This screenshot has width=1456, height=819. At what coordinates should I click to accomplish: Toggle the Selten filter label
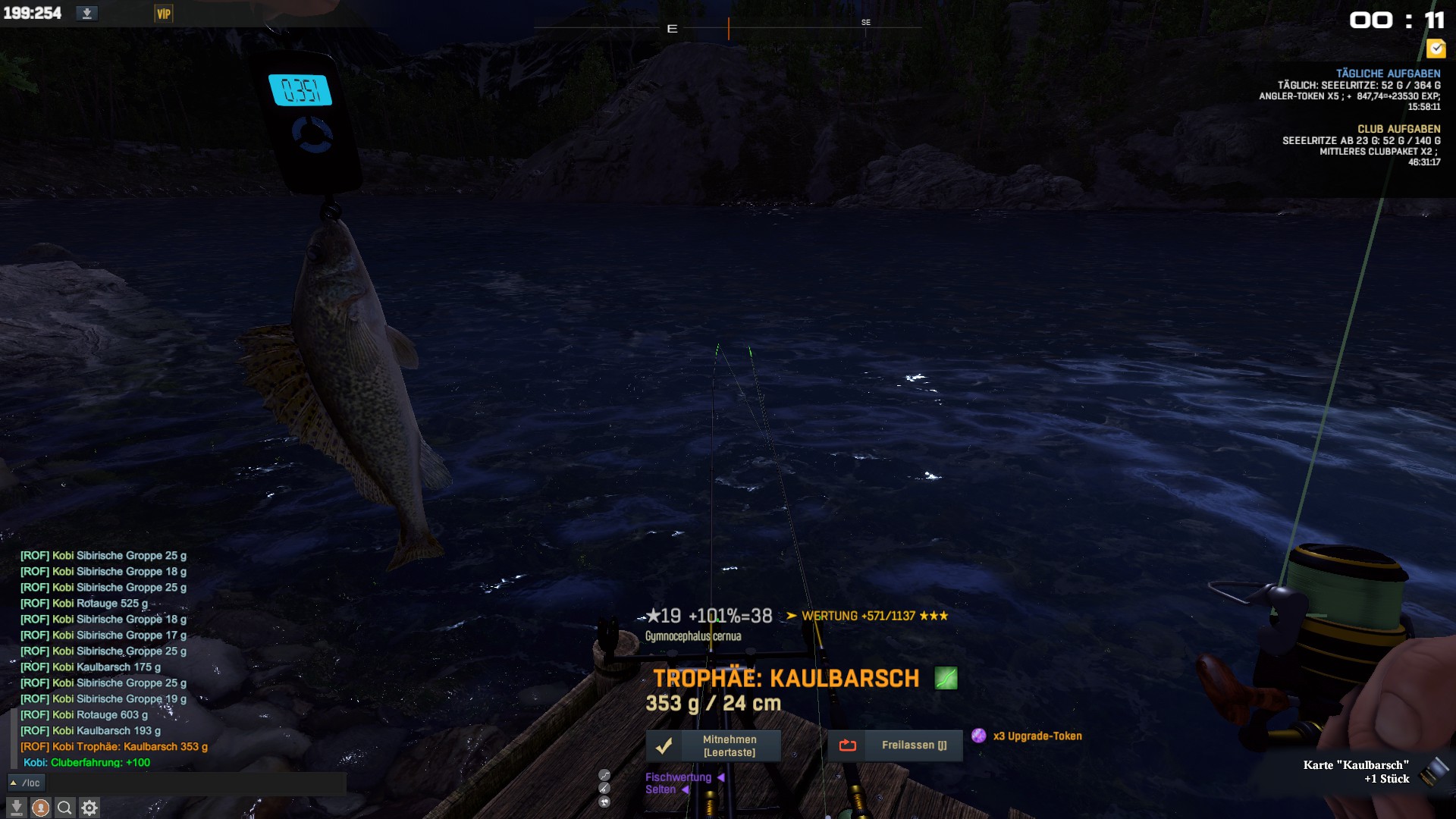(661, 789)
